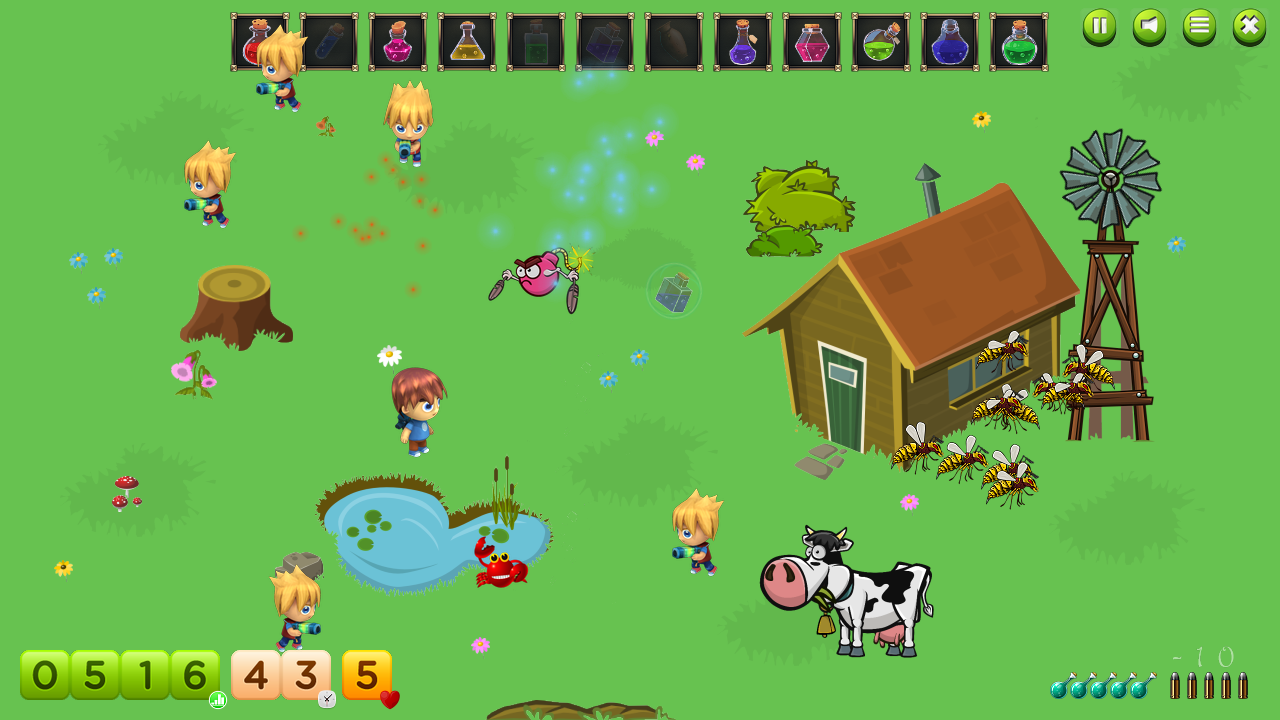This screenshot has width=1280, height=720.
Task: Click the glowing potion pickup near the house
Action: (673, 291)
